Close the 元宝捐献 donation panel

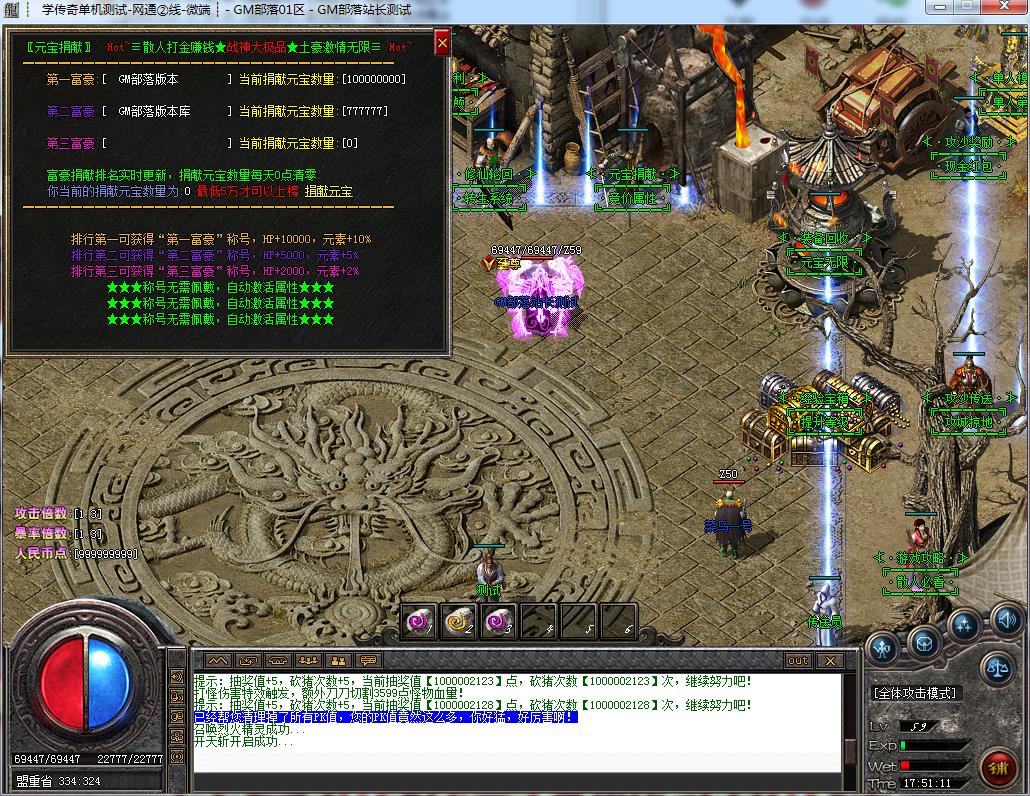coord(441,44)
